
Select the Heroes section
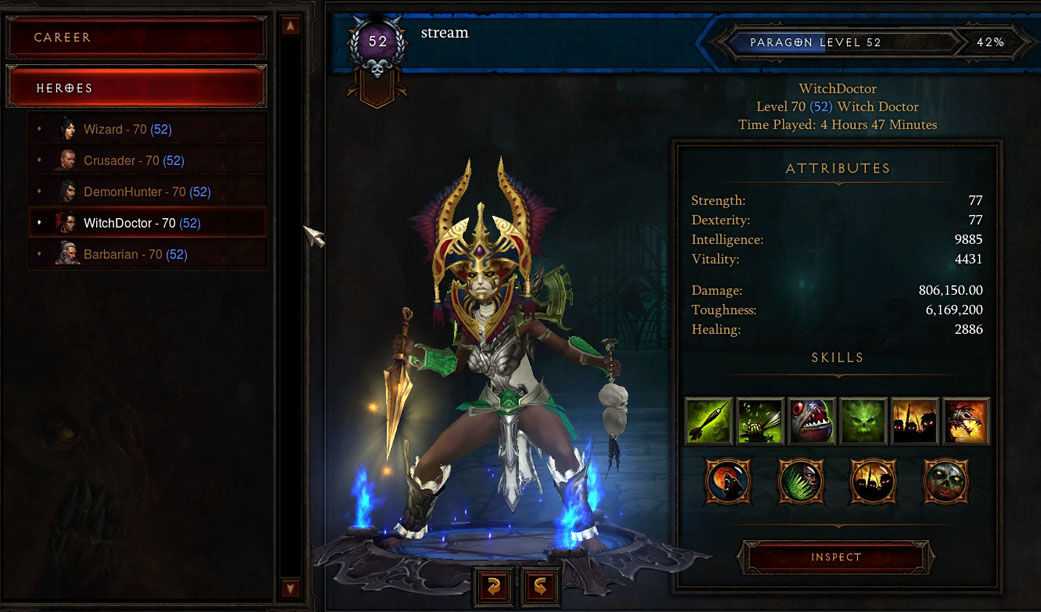pos(136,88)
